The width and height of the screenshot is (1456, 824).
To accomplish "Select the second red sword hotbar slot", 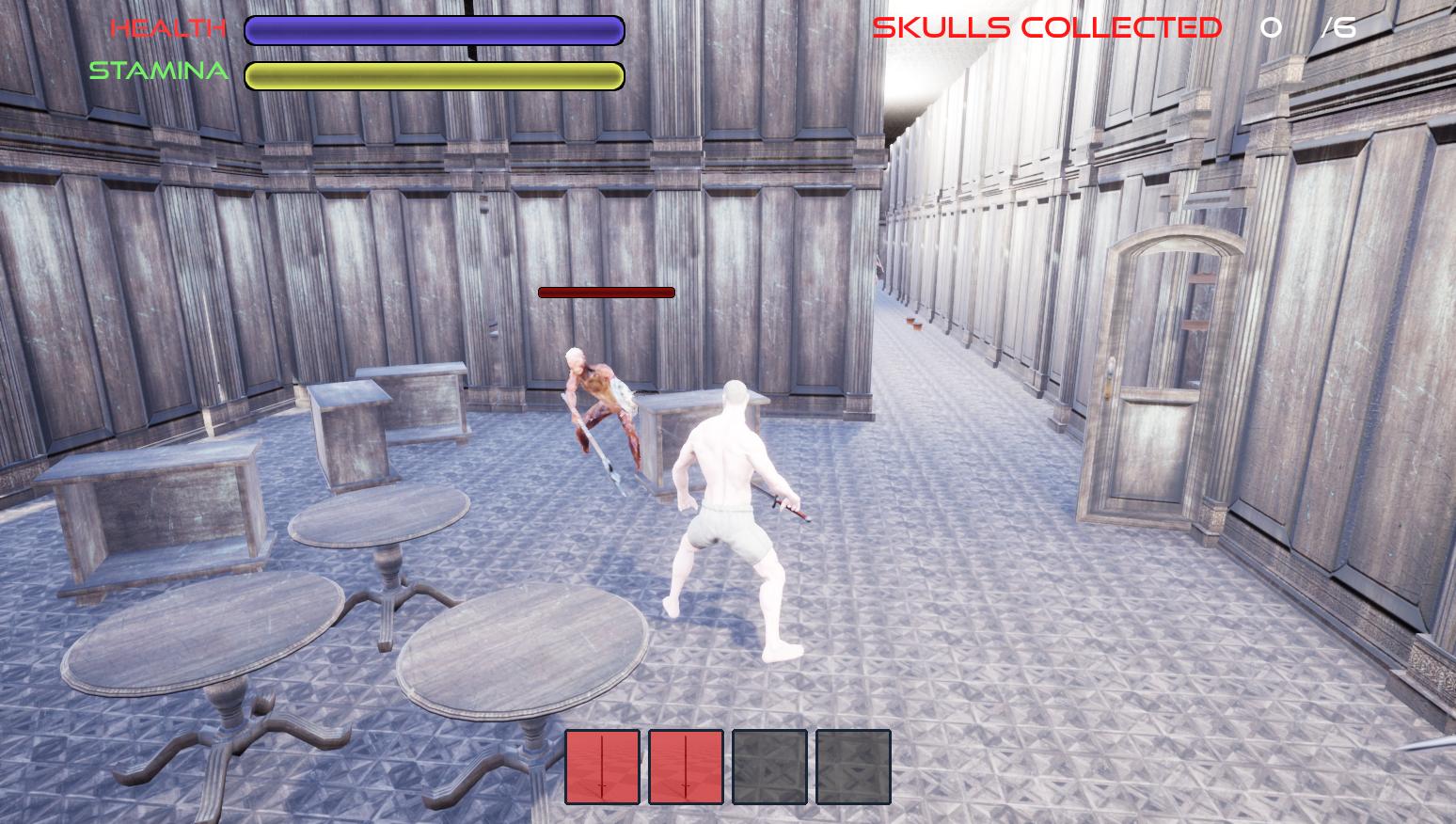I will click(684, 767).
